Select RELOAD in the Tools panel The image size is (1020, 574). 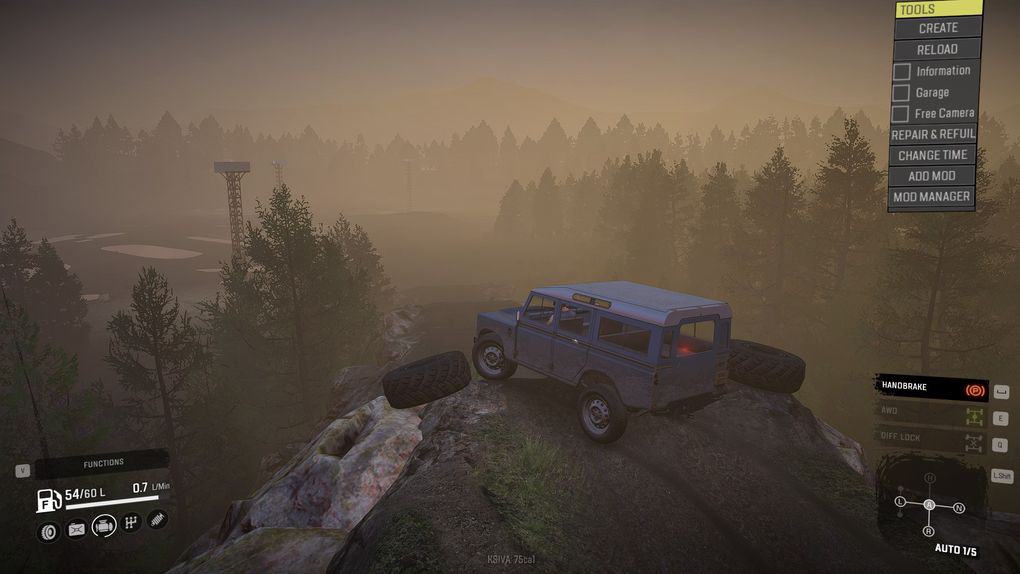pos(937,49)
